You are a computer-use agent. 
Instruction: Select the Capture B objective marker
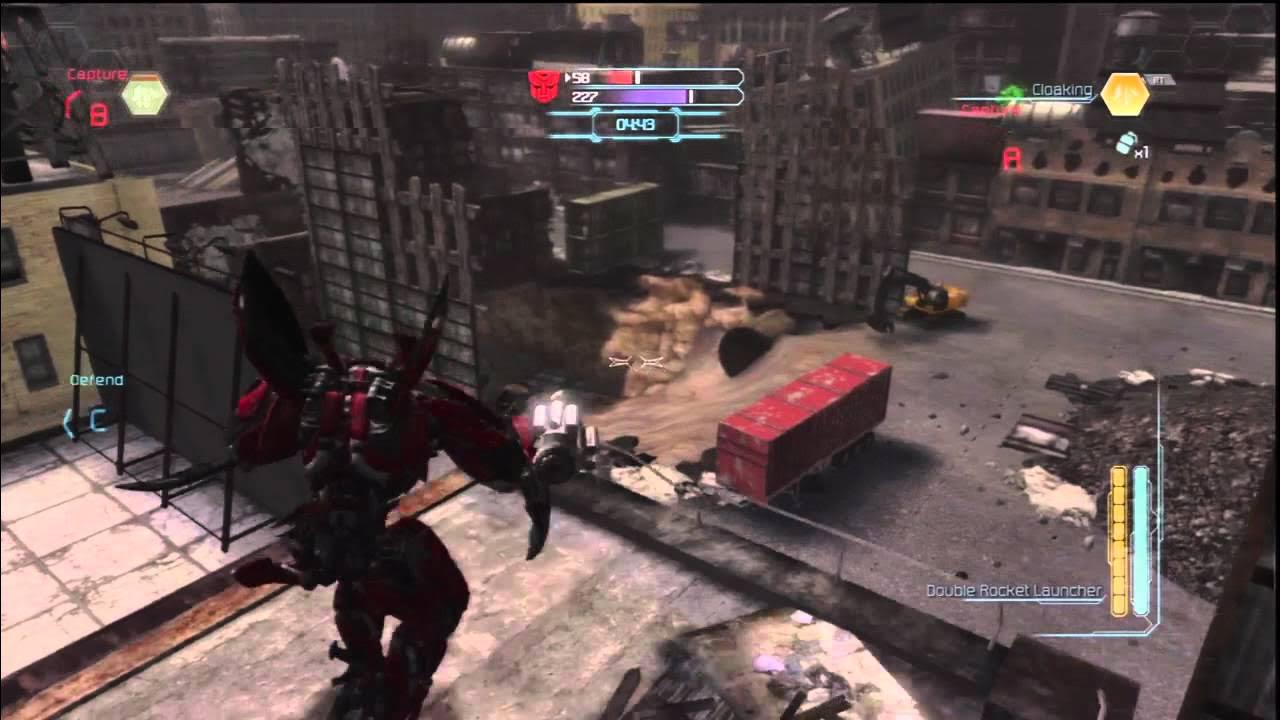point(97,115)
